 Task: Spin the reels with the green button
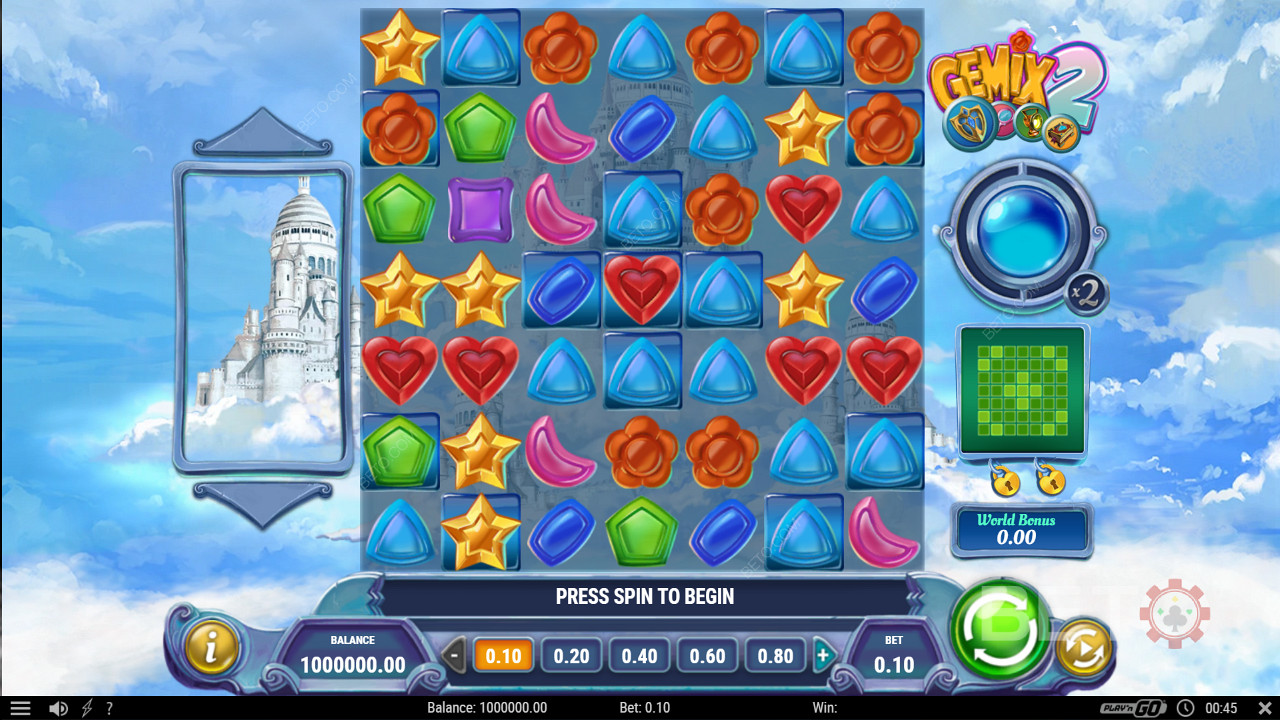(x=999, y=629)
